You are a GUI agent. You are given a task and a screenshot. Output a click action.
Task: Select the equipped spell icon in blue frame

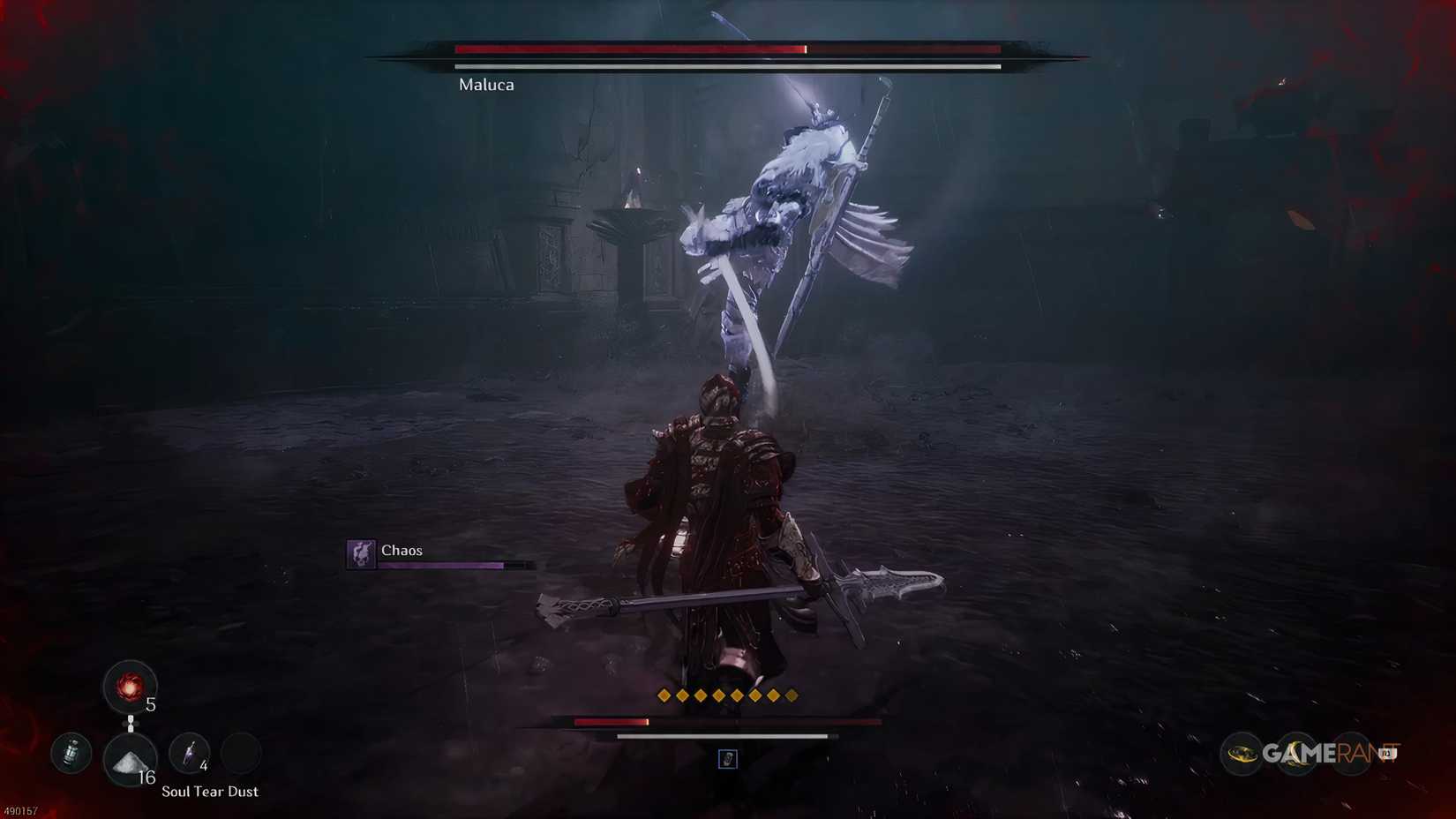coord(727,760)
